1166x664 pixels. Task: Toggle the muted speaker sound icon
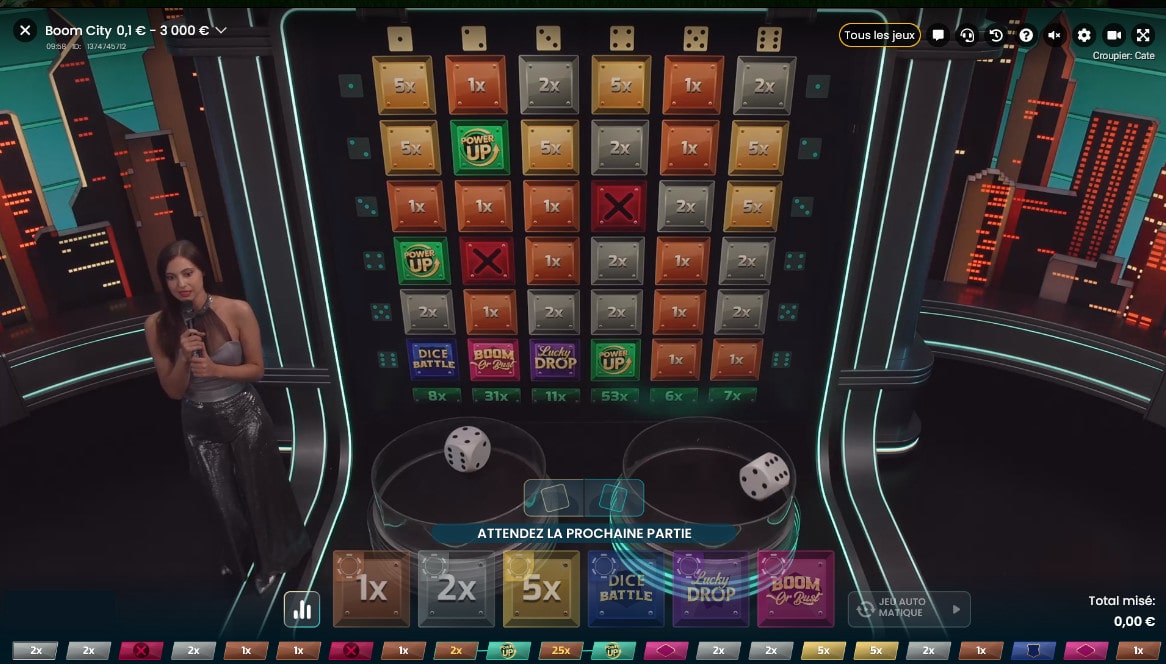[x=1054, y=35]
